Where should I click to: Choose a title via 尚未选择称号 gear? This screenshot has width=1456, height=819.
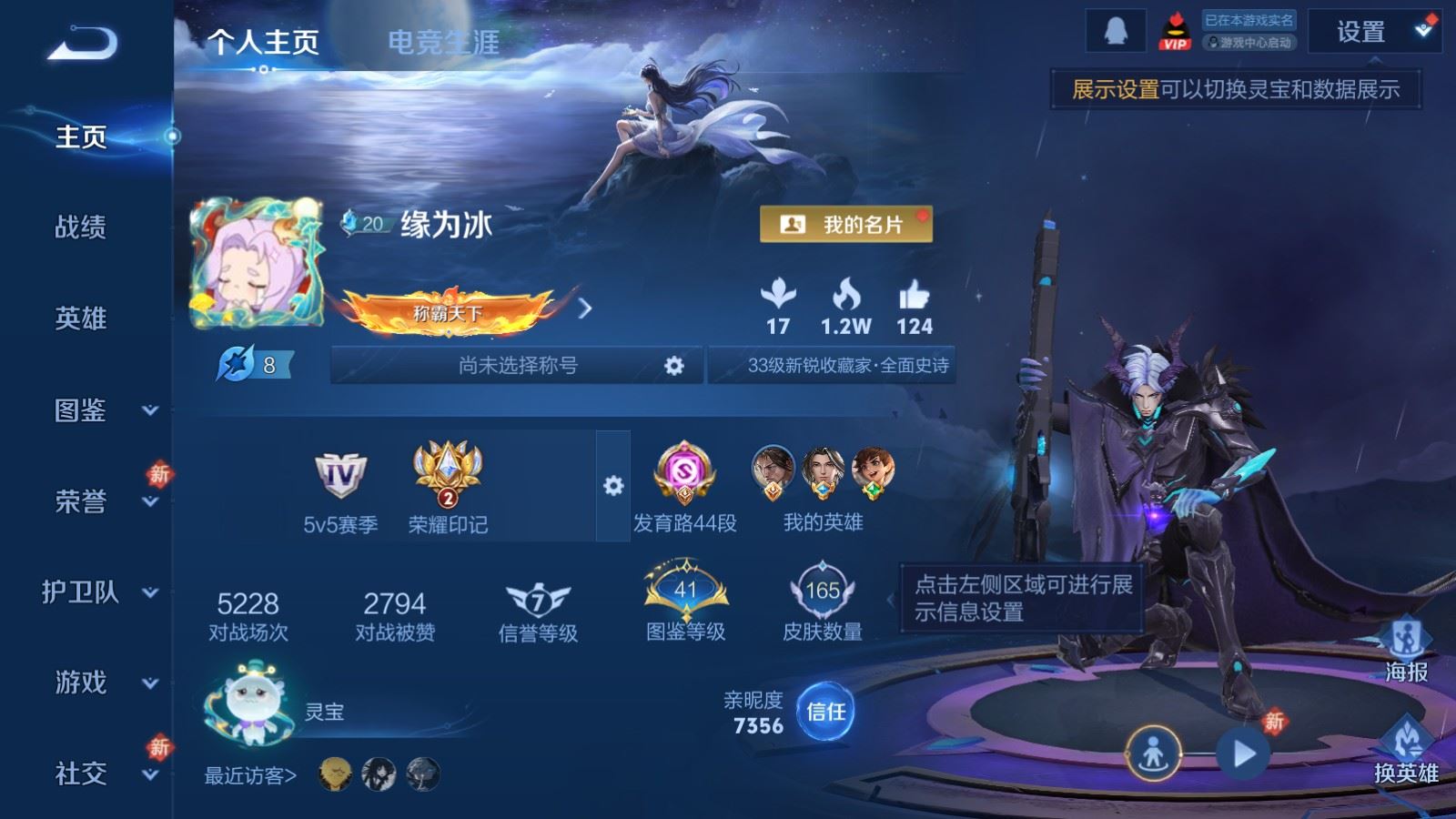tap(673, 366)
